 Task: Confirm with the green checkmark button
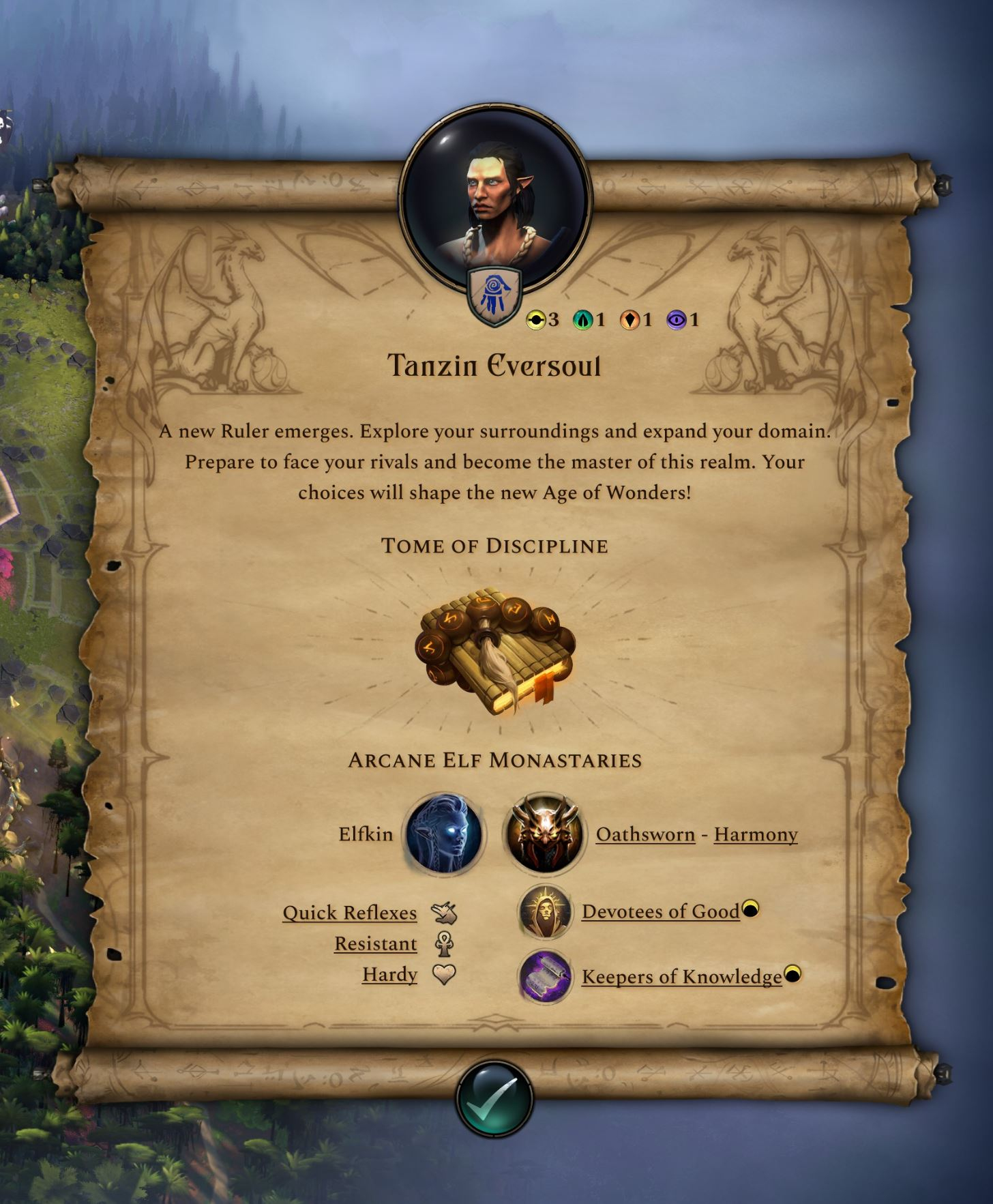point(494,1098)
